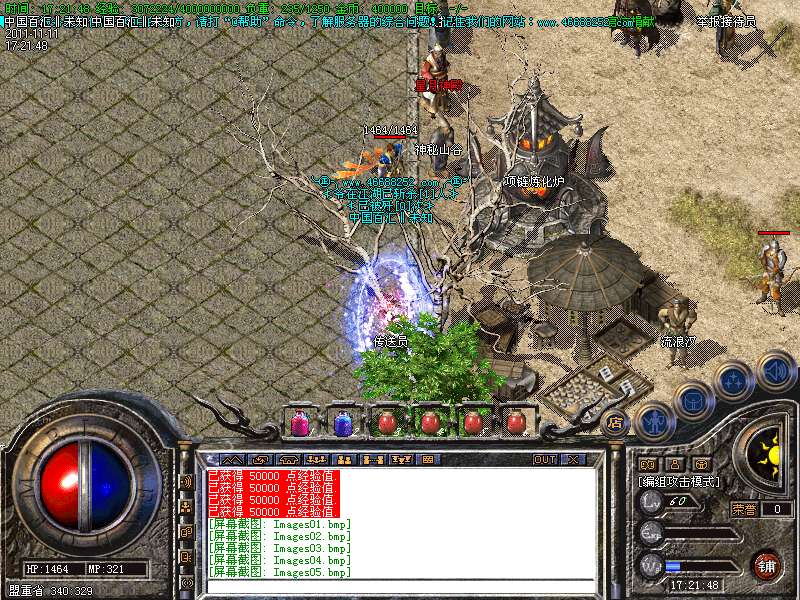800x600 pixels.
Task: Click the red 铺 stall button
Action: click(x=766, y=566)
